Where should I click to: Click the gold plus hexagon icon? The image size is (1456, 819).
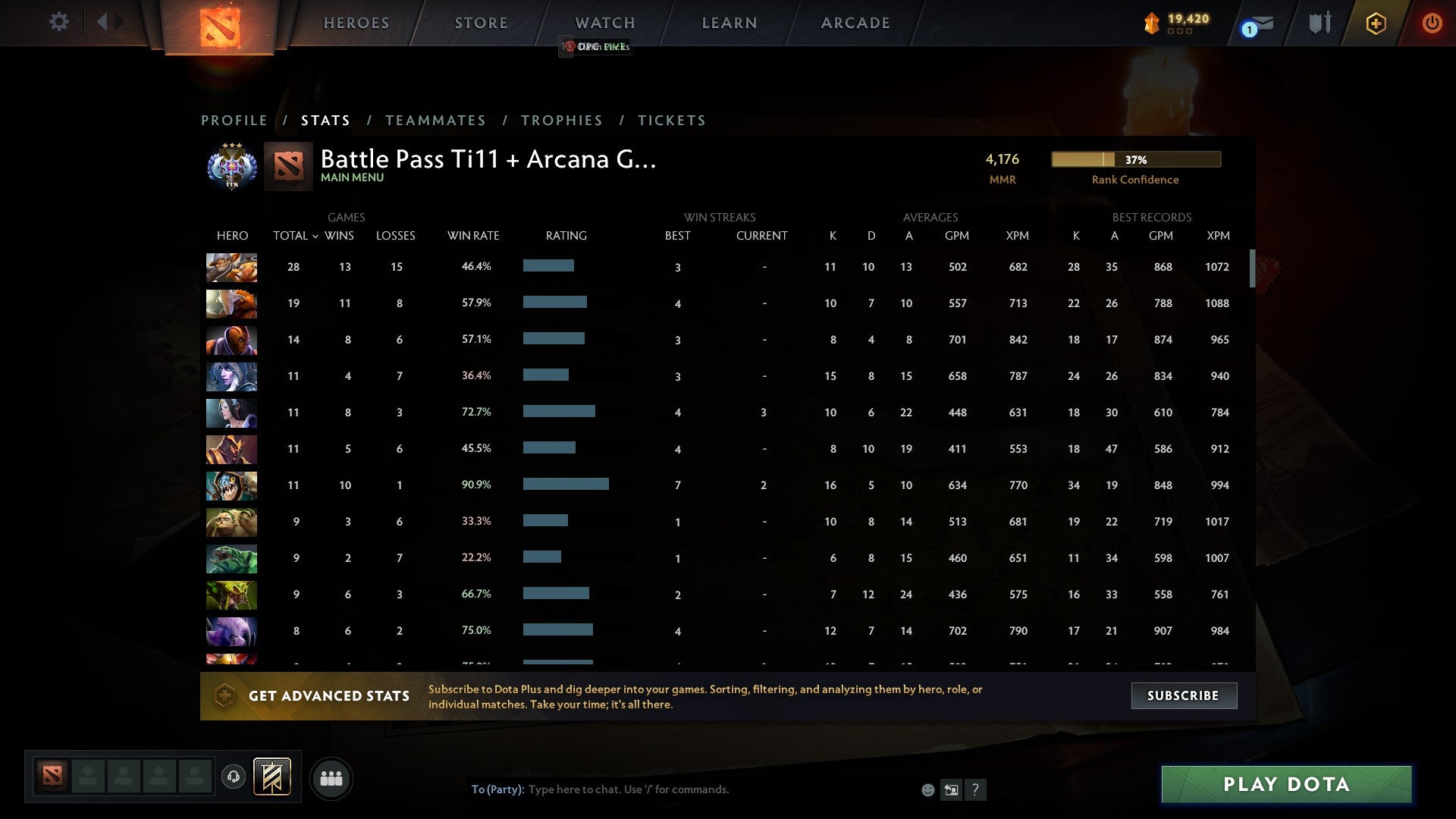click(1376, 23)
